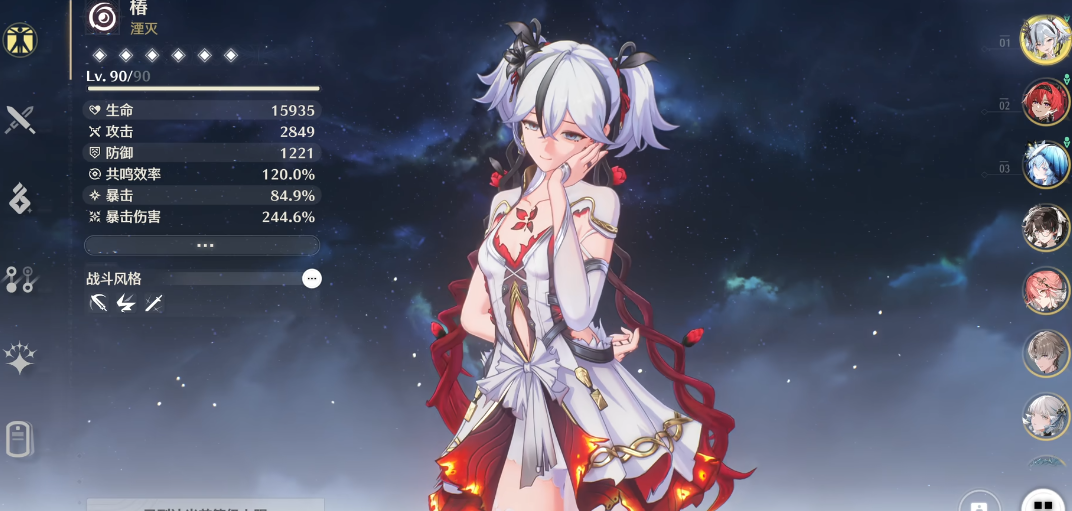Open the sparkle star resonance chain tab
Screen dimensions: 1072x511
20,358
